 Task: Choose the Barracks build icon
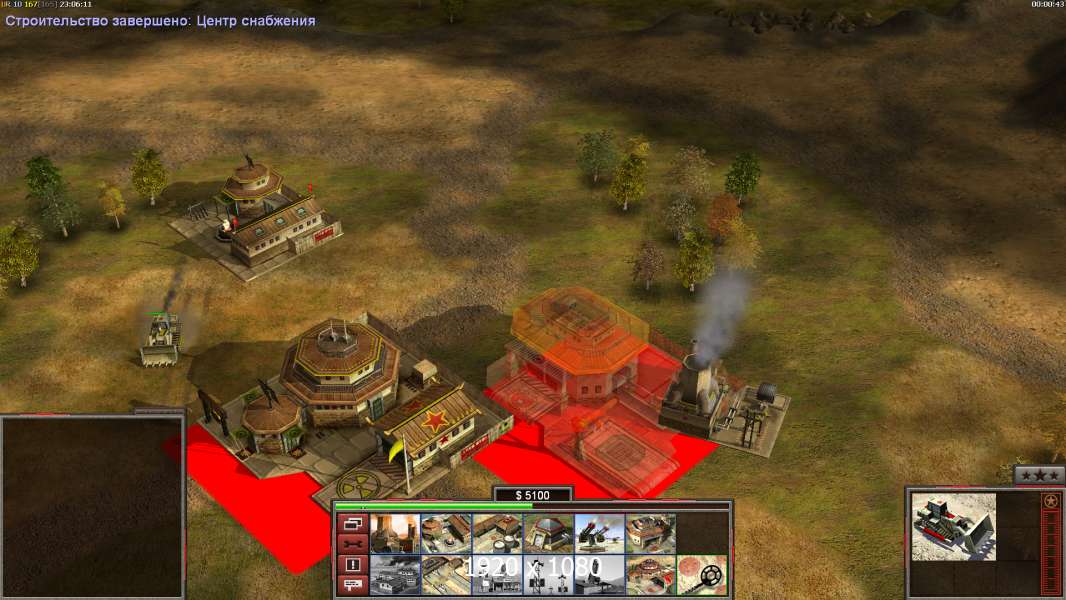pos(446,533)
